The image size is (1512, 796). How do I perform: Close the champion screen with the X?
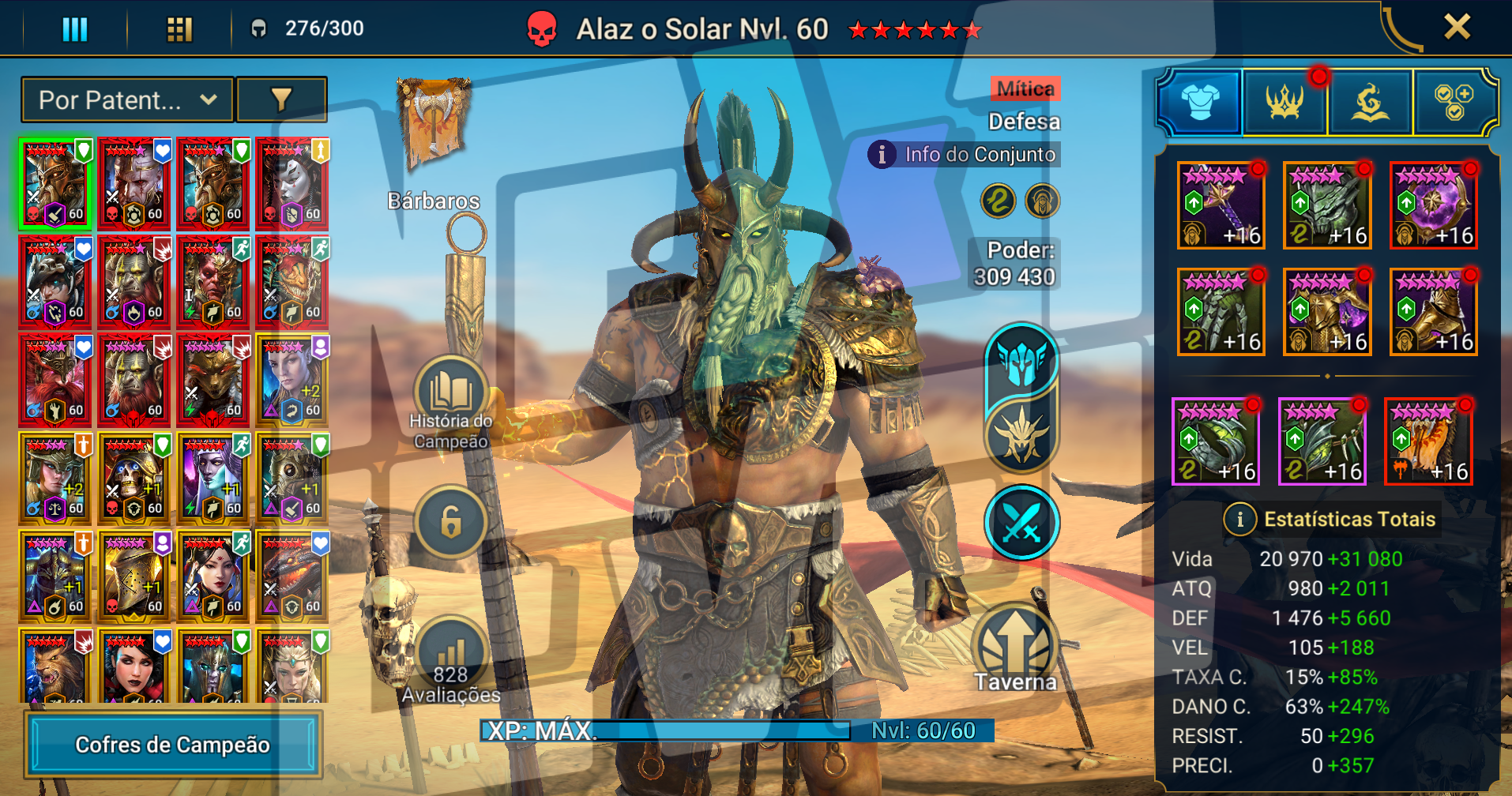(1457, 27)
